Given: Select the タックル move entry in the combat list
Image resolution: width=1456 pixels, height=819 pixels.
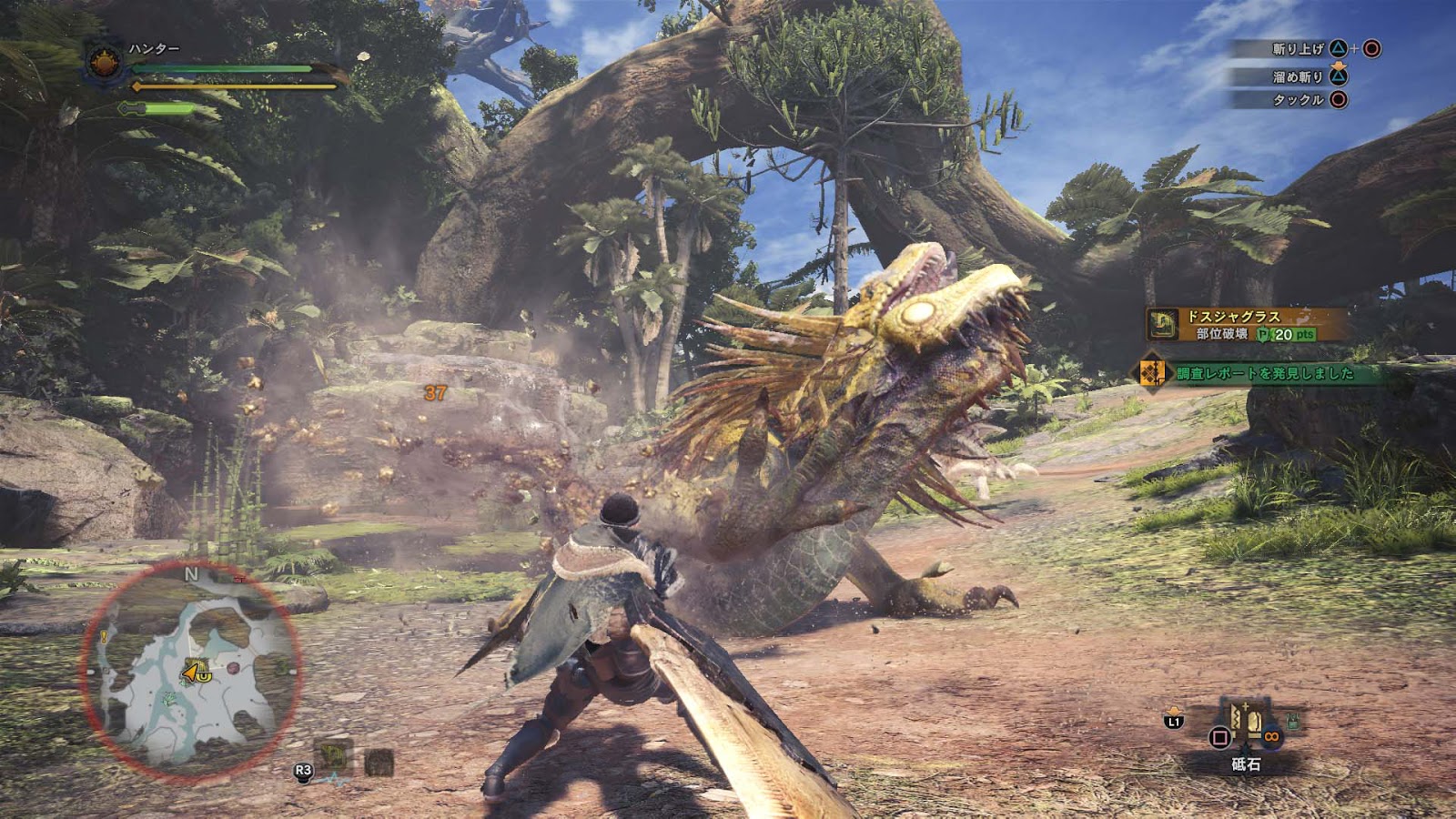Looking at the screenshot, I should pyautogui.click(x=1299, y=98).
